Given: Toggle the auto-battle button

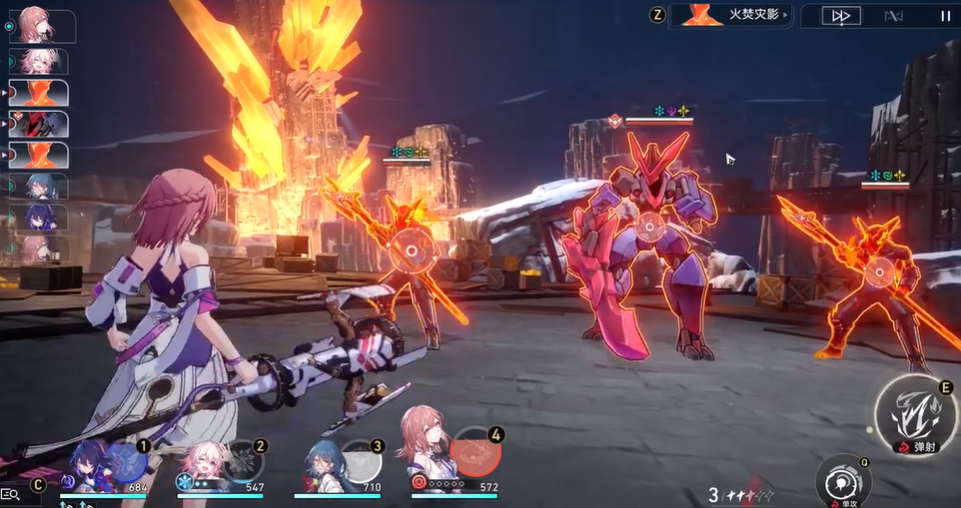Looking at the screenshot, I should point(893,15).
